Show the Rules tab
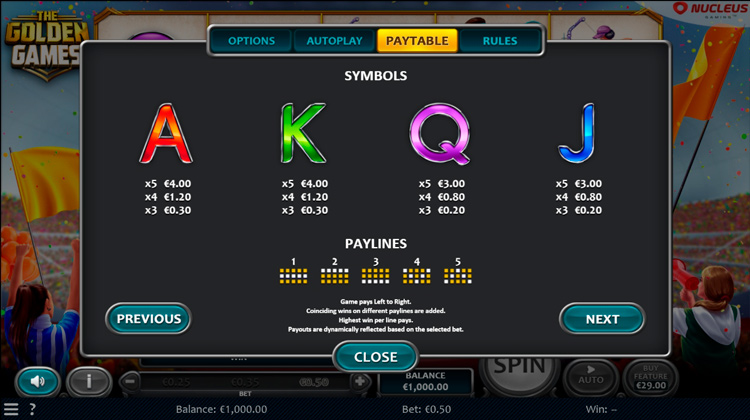This screenshot has height=420, width=750. tap(500, 41)
